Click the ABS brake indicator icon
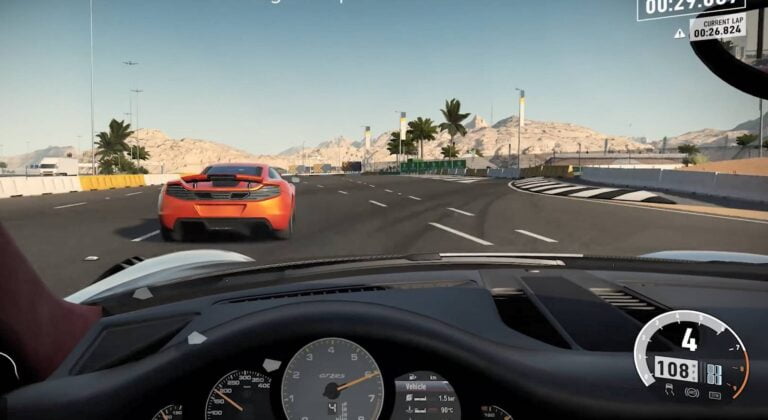Screen dimensions: 768x420 tap(692, 392)
